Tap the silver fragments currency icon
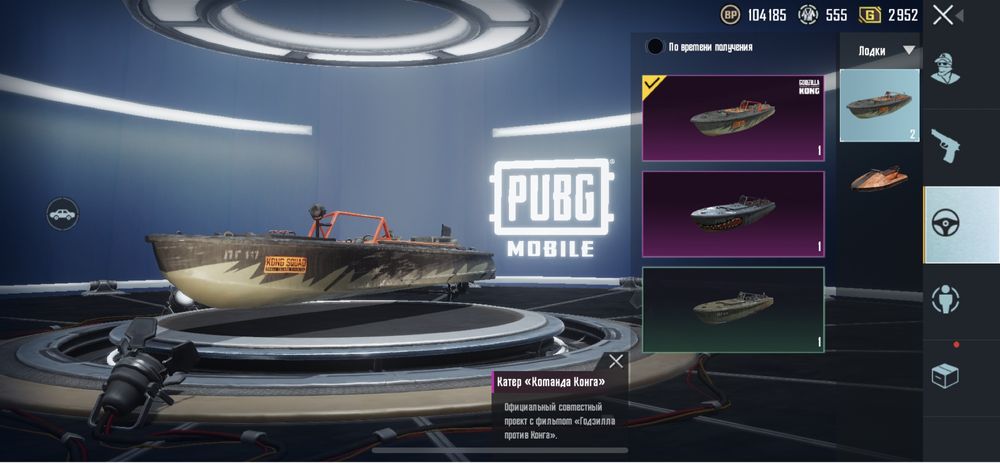Viewport: 1000px width, 463px height. [808, 15]
